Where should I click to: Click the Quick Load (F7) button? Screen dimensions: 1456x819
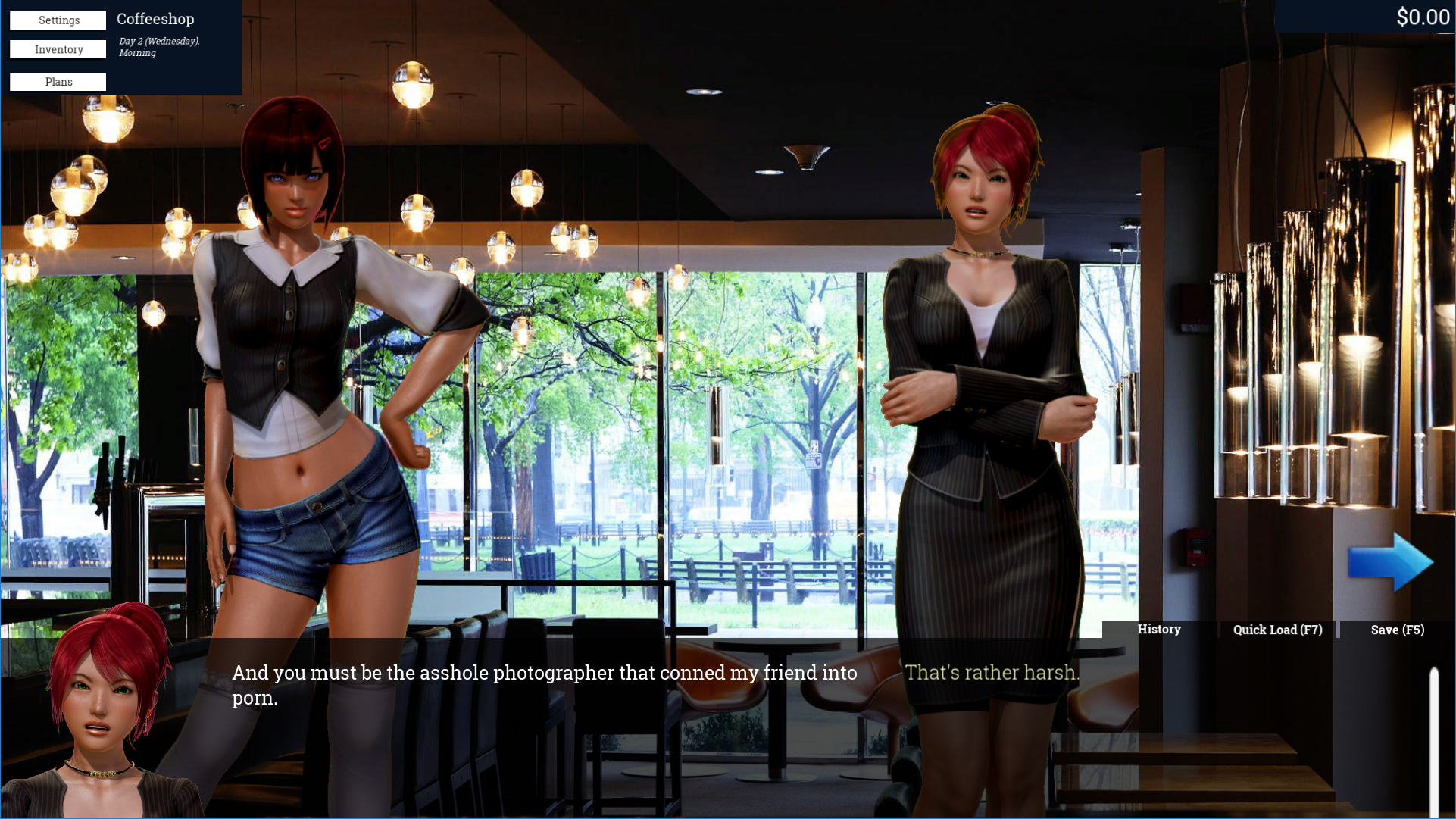1277,630
